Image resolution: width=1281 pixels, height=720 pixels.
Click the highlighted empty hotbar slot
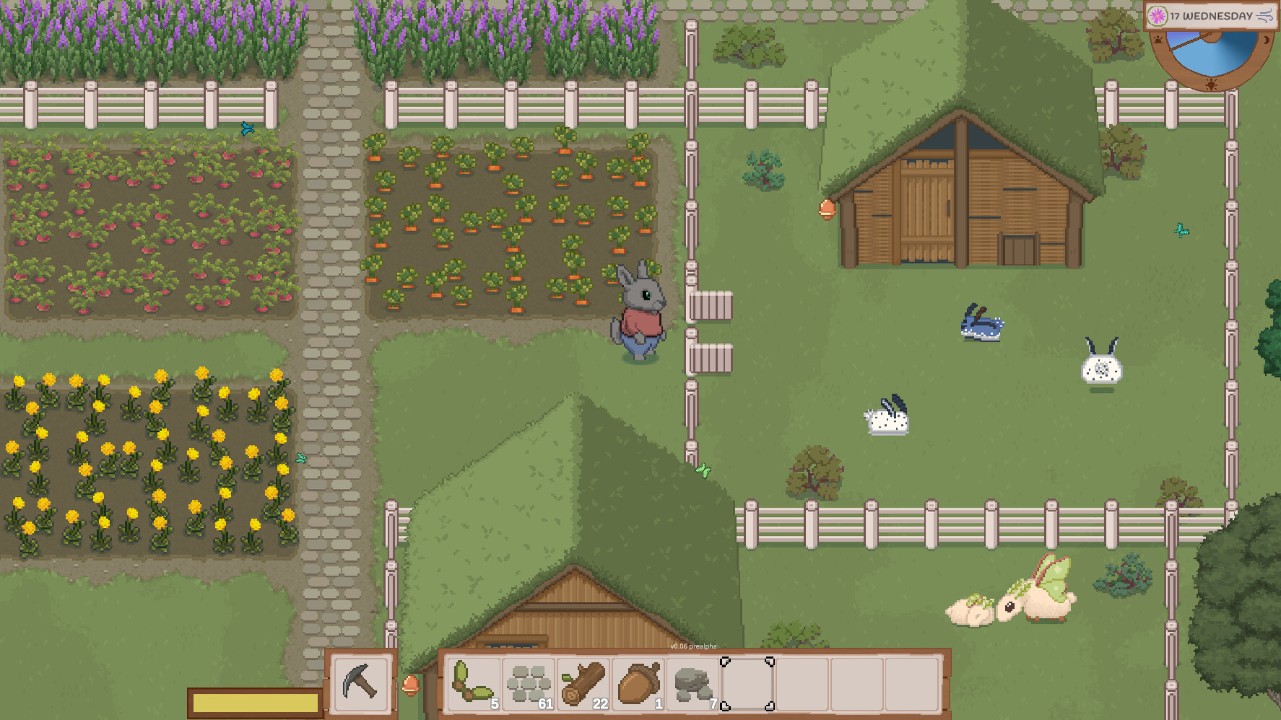pyautogui.click(x=748, y=684)
